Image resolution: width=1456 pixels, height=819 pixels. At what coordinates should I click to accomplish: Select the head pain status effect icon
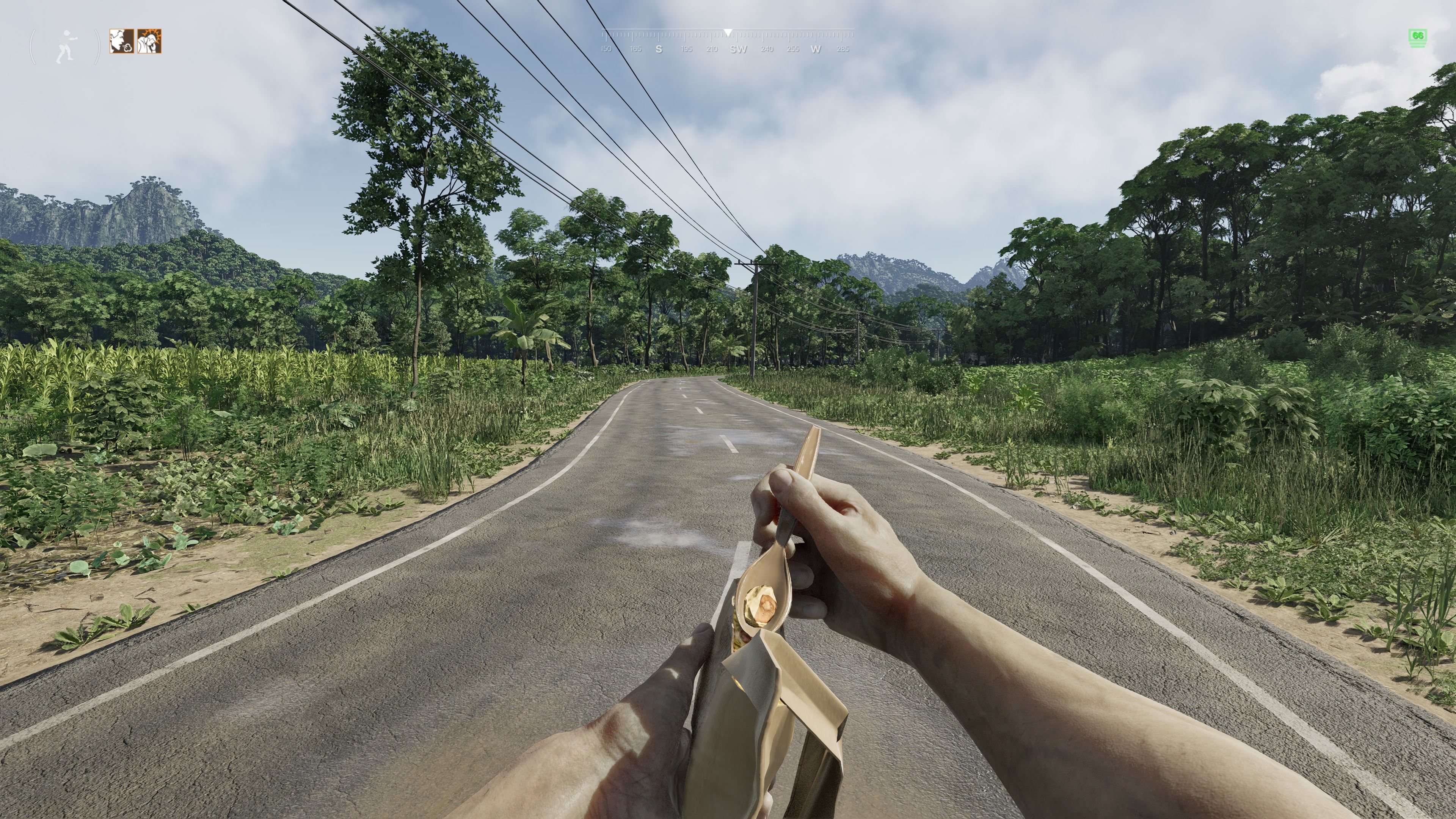tap(149, 41)
